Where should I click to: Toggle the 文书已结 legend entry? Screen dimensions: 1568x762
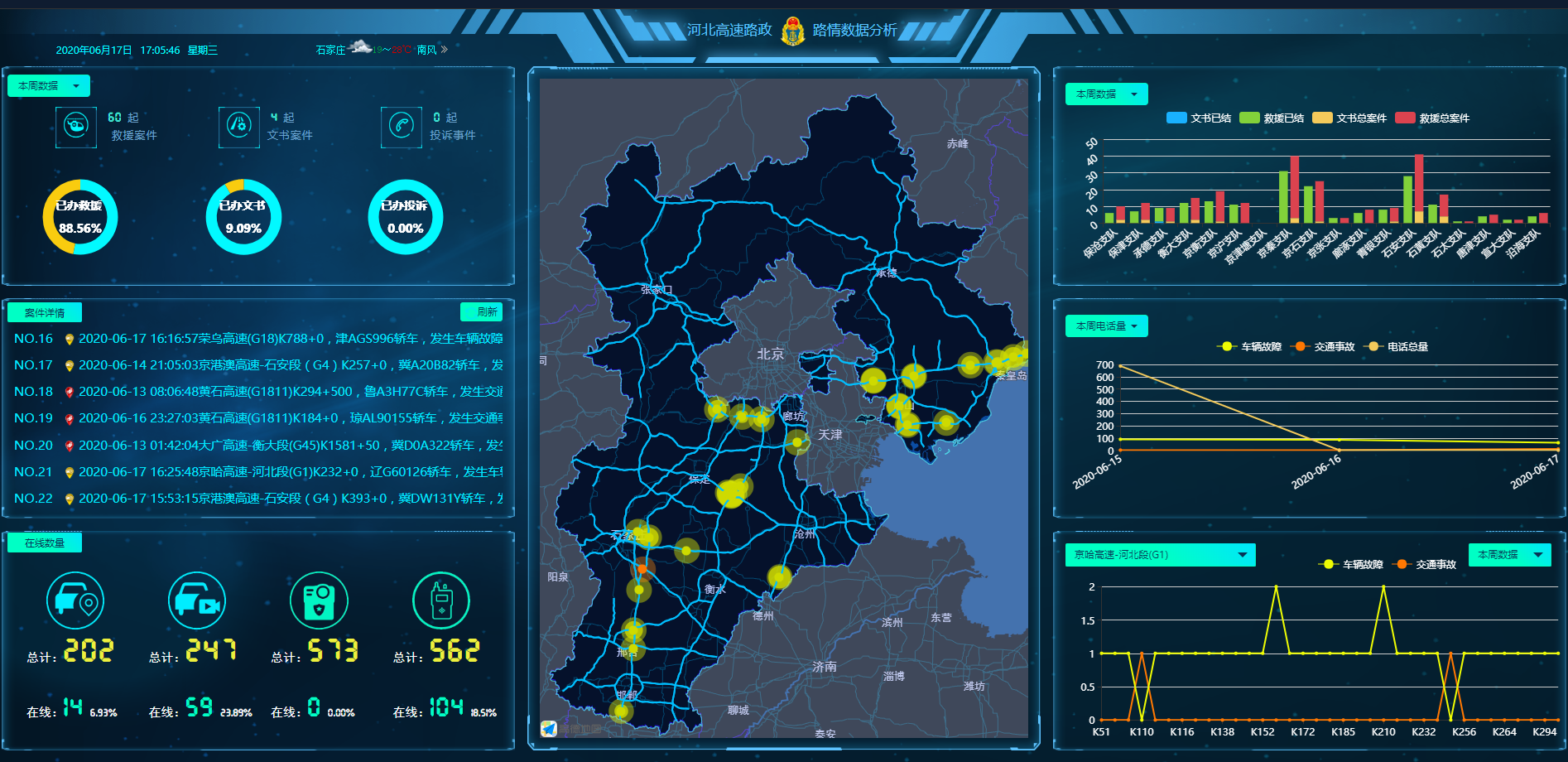coord(1199,118)
